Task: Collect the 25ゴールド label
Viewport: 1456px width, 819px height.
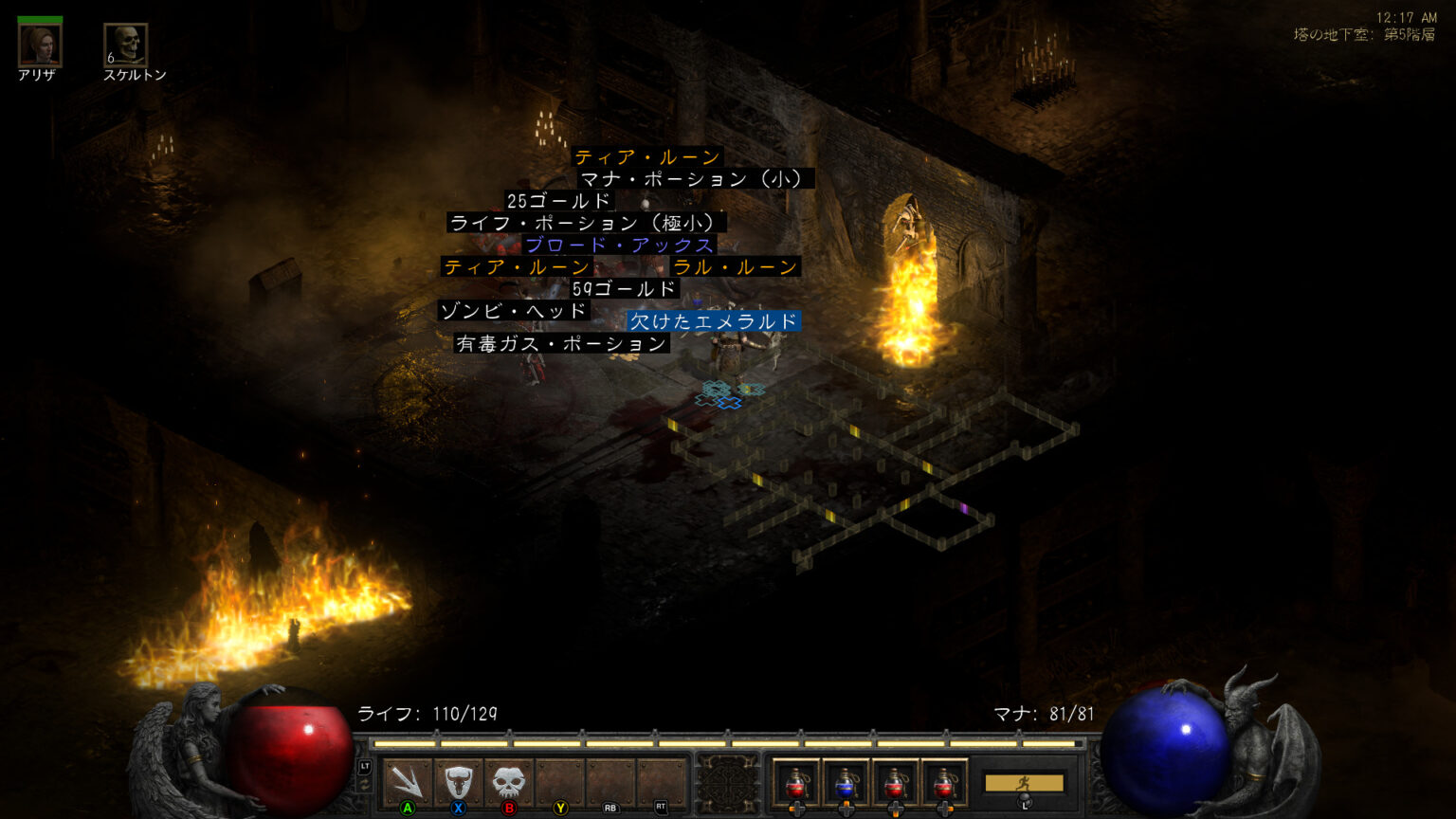Action: (559, 201)
